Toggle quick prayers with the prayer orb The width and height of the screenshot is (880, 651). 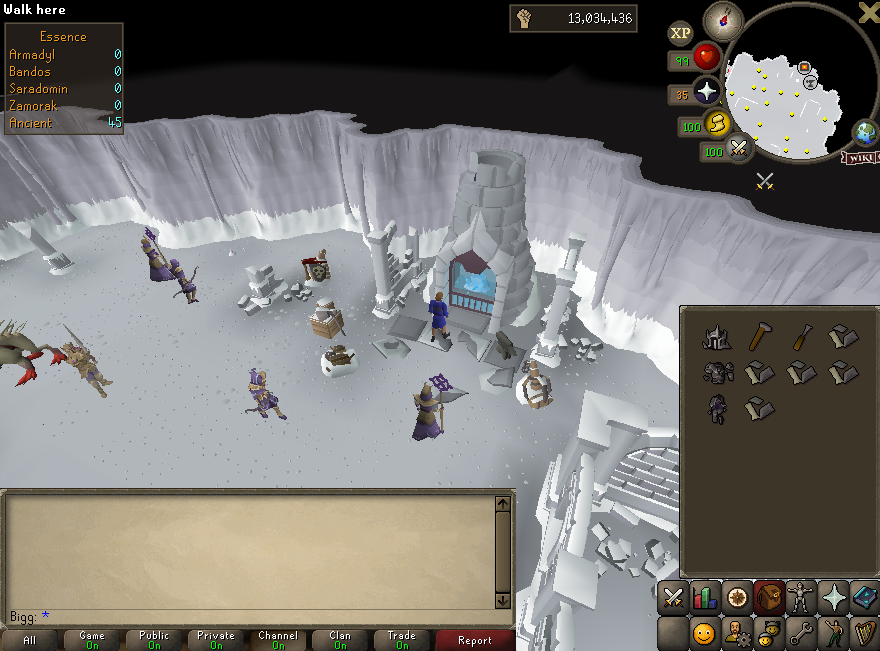(x=707, y=93)
